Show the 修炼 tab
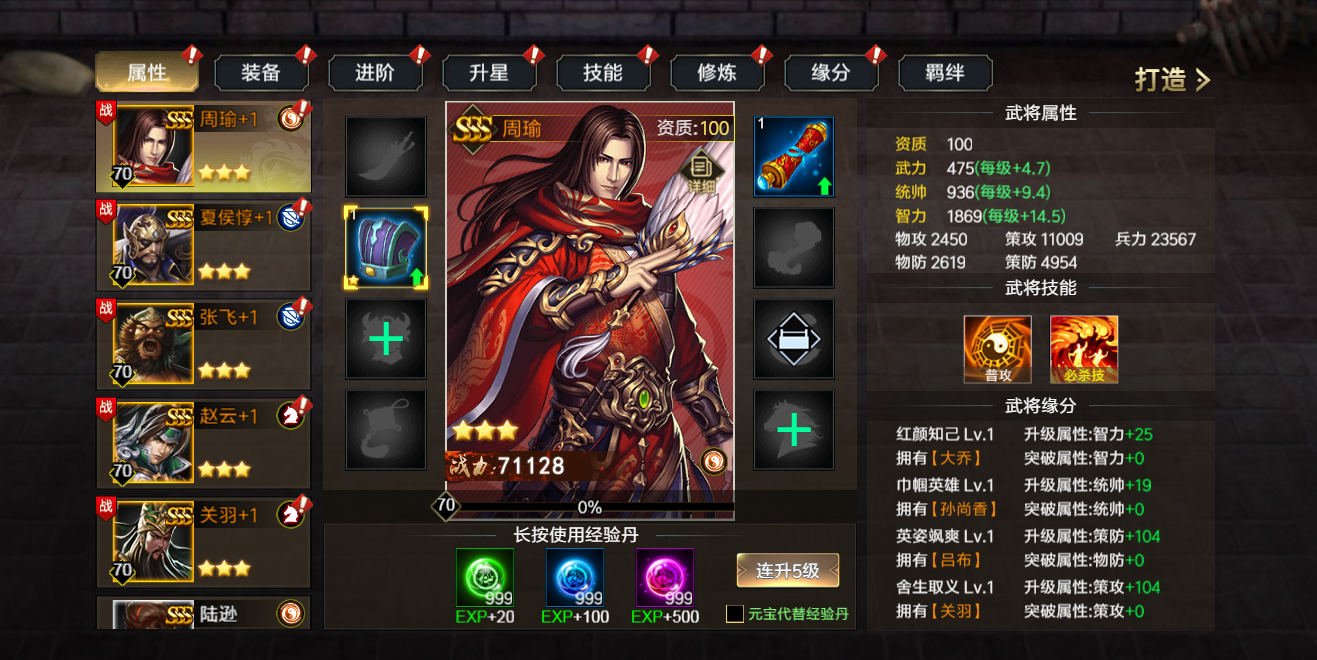This screenshot has height=660, width=1317. coord(717,73)
